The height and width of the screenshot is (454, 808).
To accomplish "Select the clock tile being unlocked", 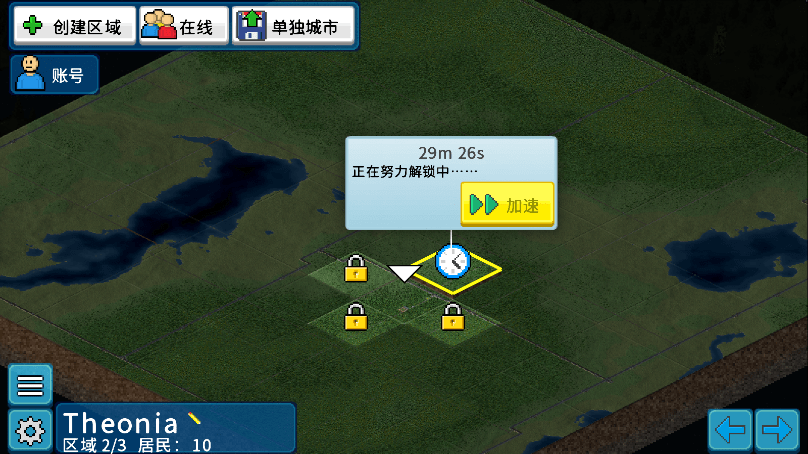I will [x=454, y=262].
